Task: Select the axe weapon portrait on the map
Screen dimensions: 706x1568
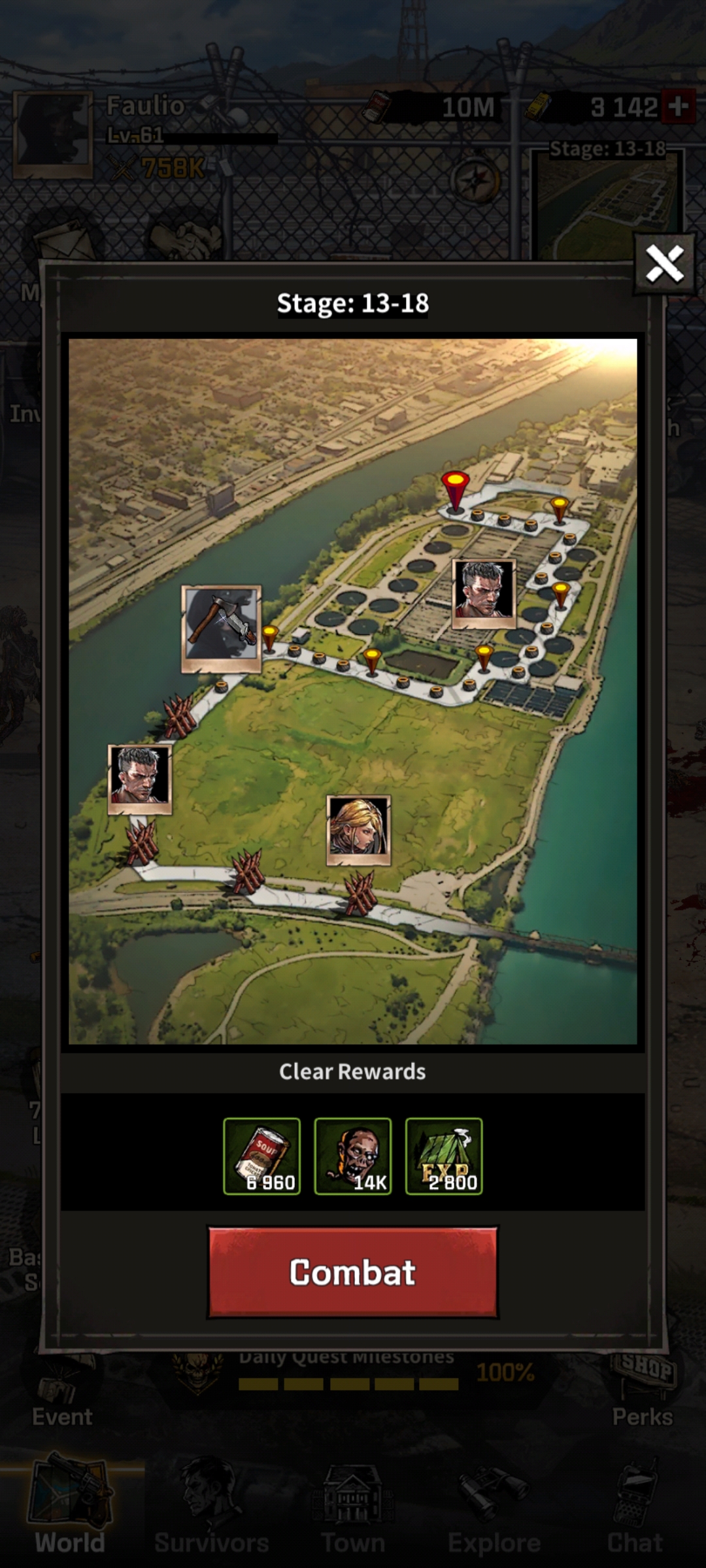Action: [x=221, y=629]
